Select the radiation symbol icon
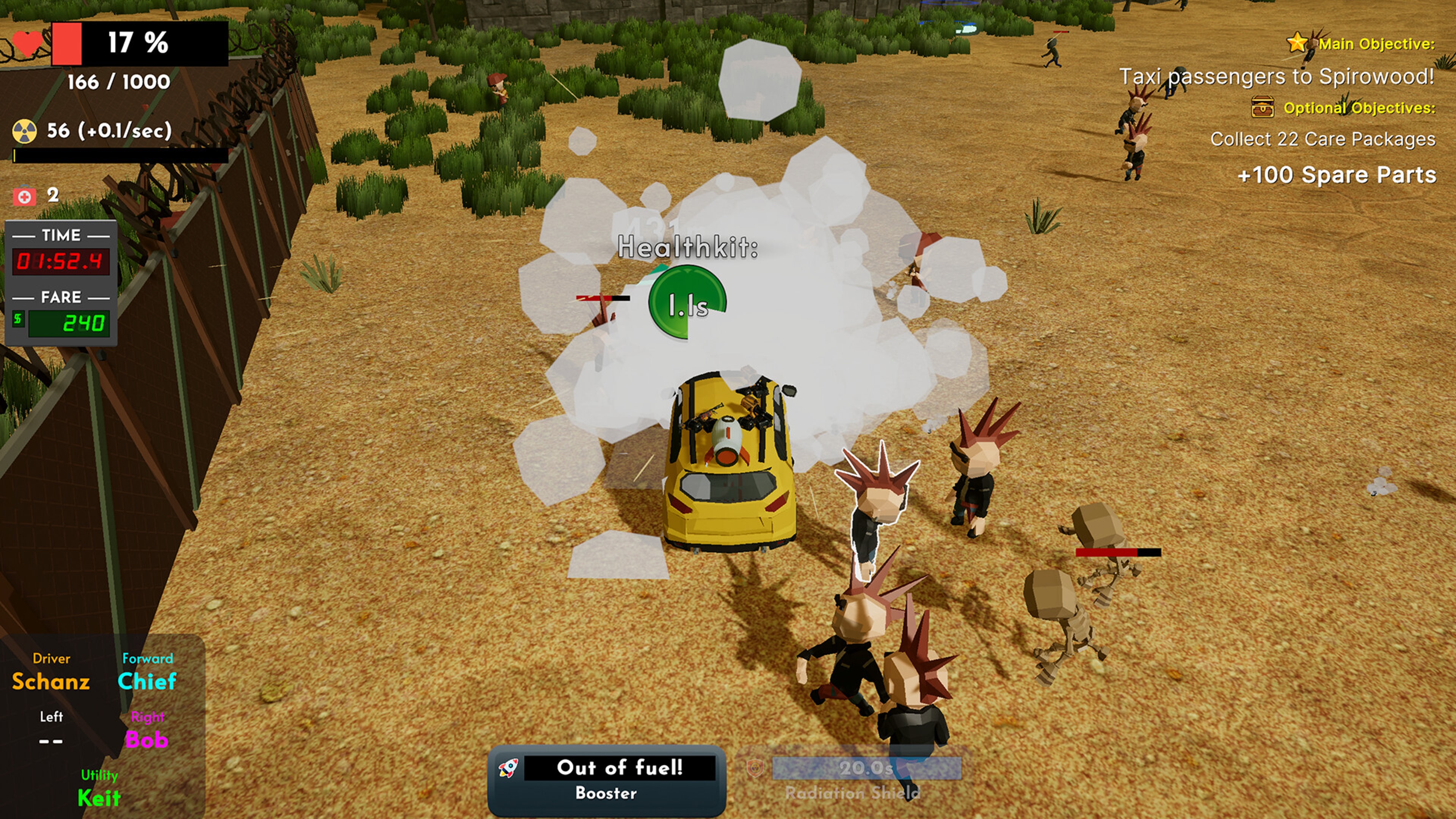Image resolution: width=1456 pixels, height=819 pixels. coord(25,131)
